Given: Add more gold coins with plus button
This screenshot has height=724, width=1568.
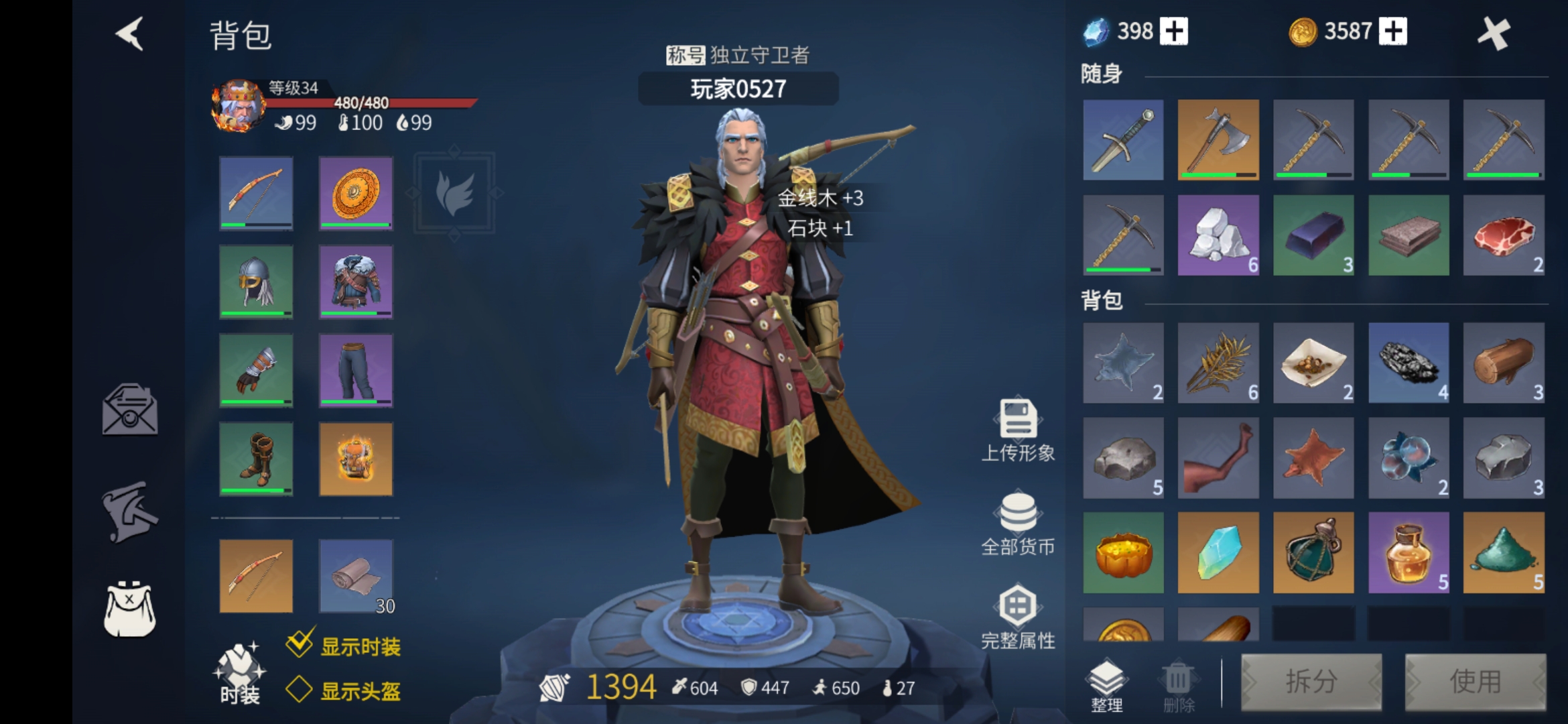Looking at the screenshot, I should click(x=1393, y=32).
